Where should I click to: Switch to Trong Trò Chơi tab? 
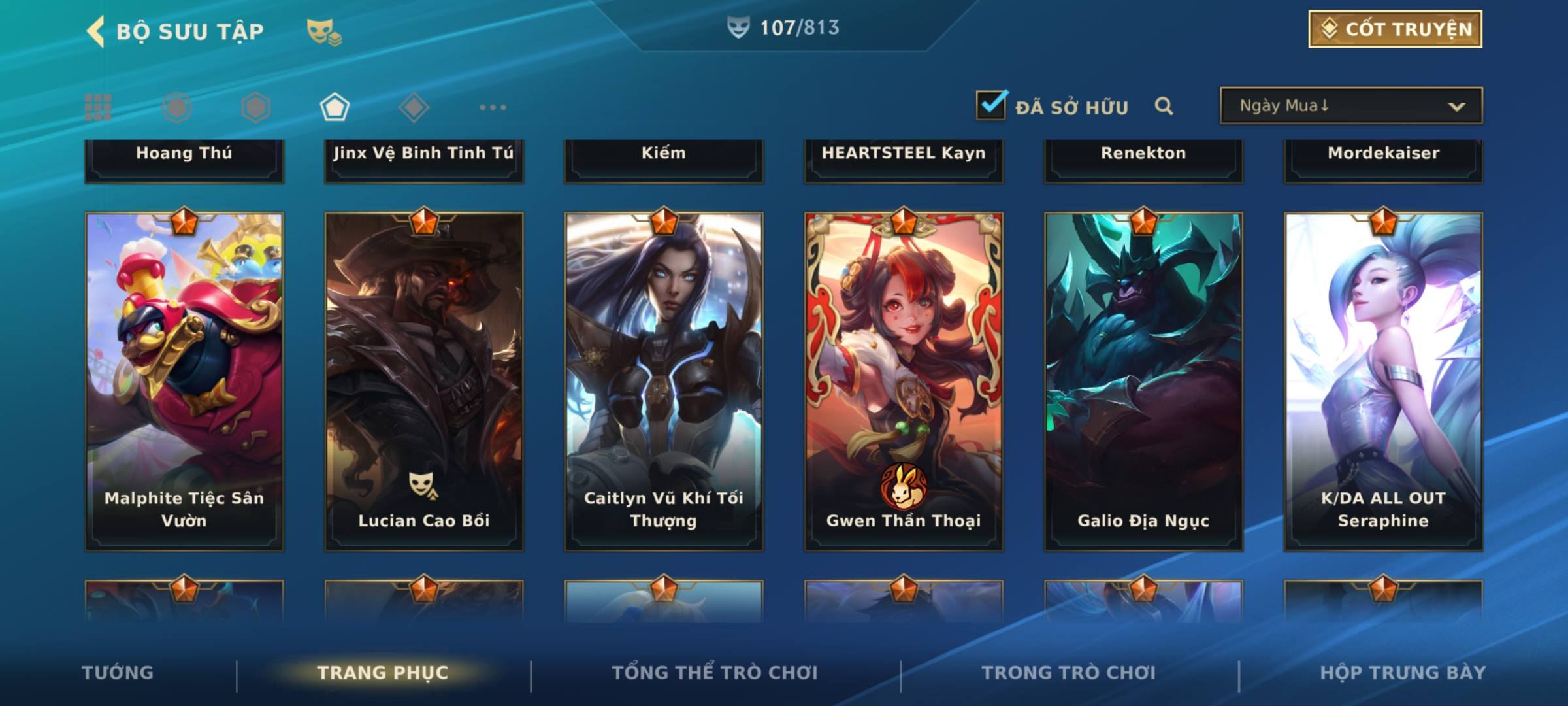(x=1069, y=673)
